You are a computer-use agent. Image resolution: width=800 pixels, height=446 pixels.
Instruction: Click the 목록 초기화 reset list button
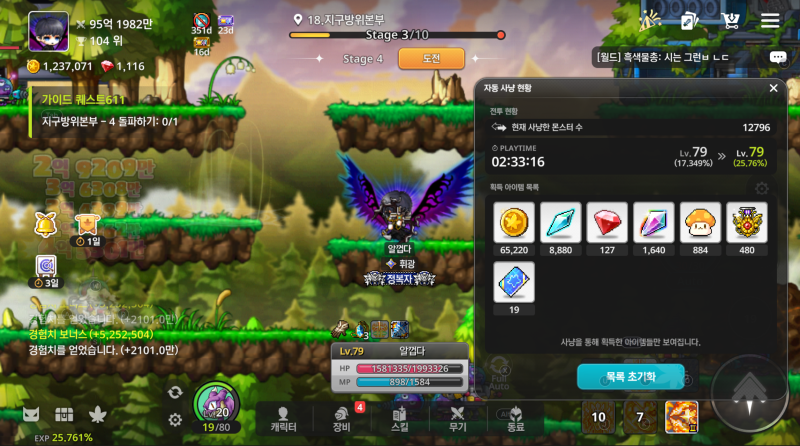tap(630, 377)
